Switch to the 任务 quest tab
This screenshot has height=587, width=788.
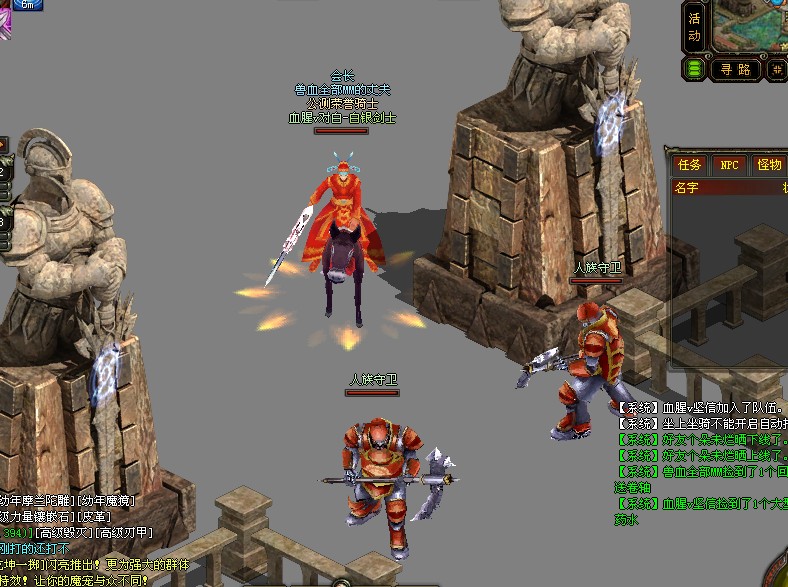click(x=690, y=165)
